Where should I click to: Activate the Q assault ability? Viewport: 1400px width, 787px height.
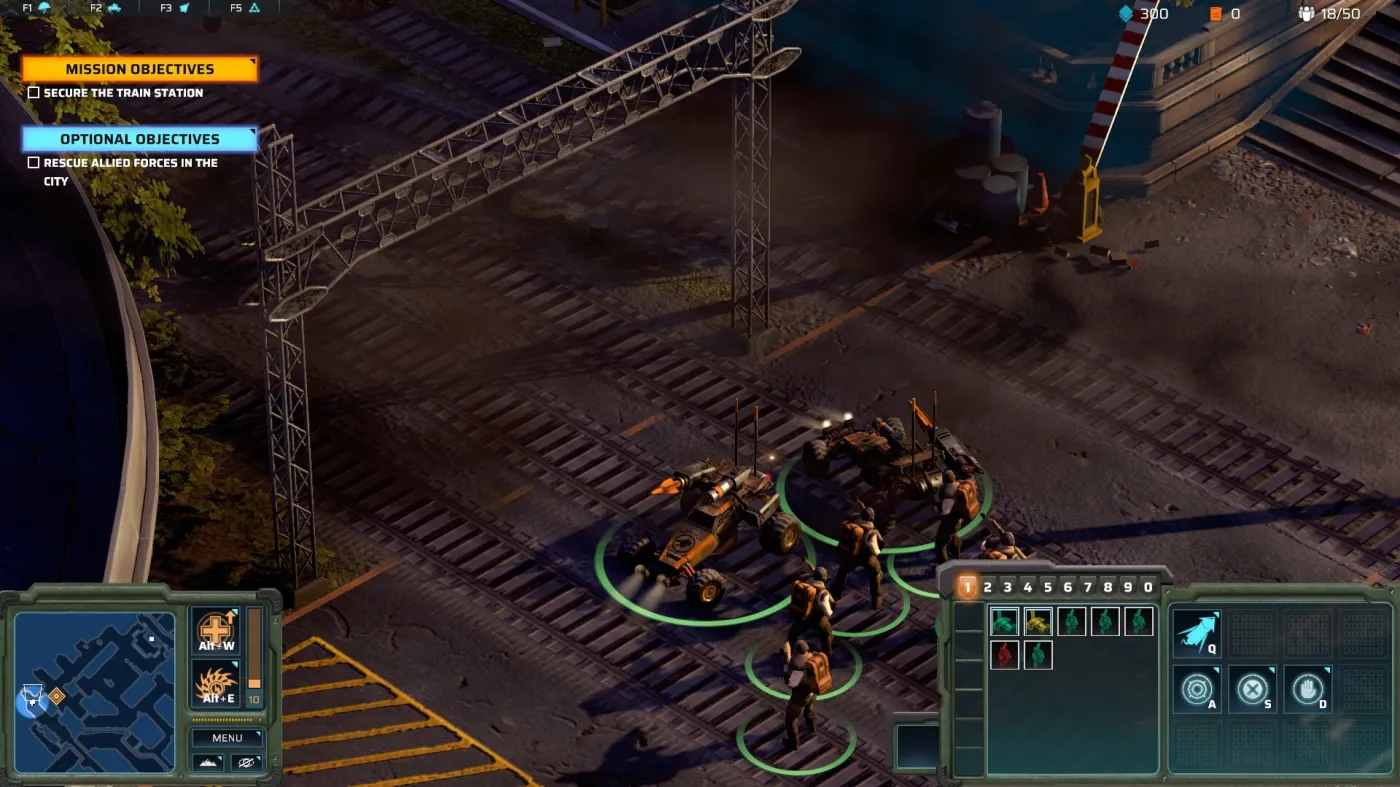coord(1196,631)
